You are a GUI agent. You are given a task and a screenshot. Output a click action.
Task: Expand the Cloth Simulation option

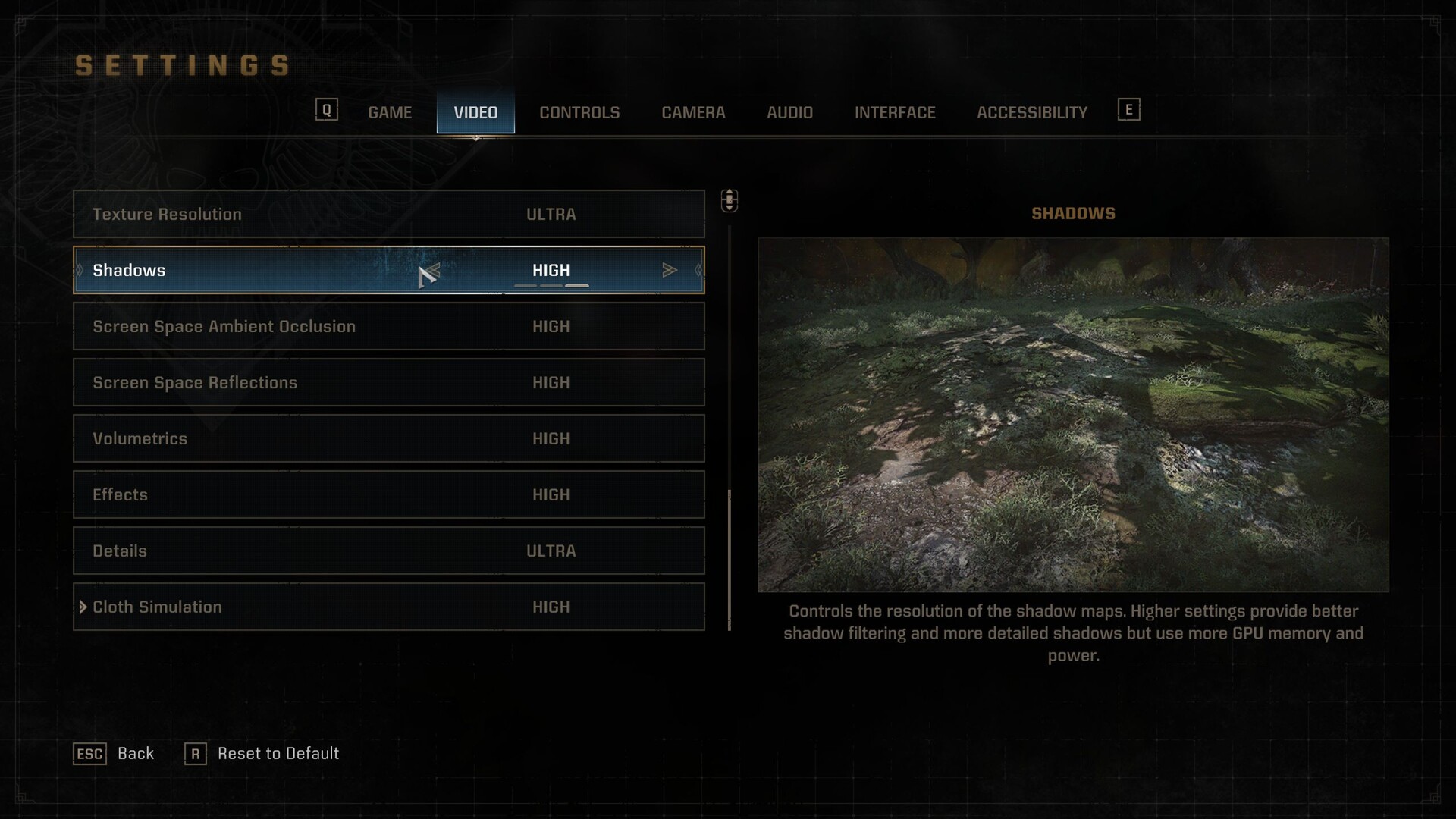pyautogui.click(x=83, y=607)
